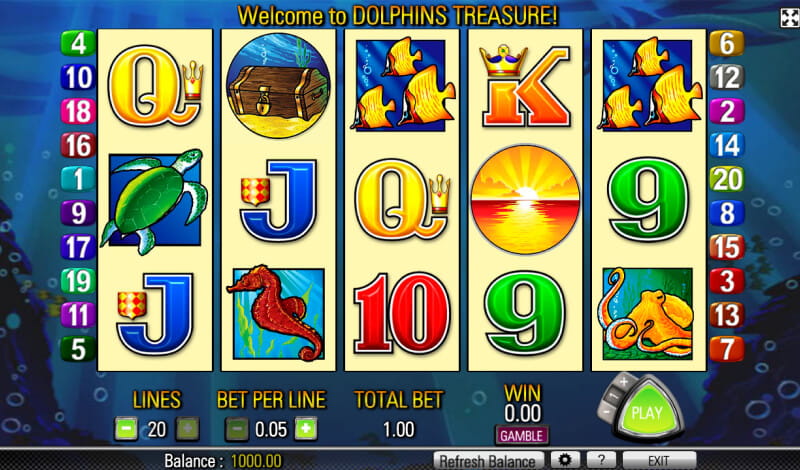
Task: Increase the number of lines
Action: (x=187, y=429)
